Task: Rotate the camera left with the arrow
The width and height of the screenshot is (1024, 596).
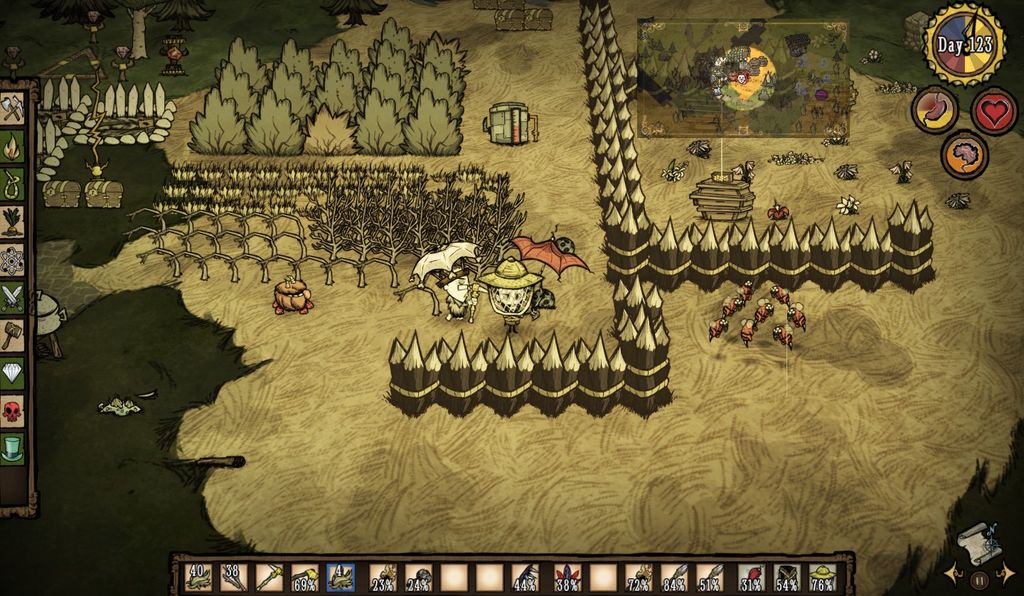Action: pyautogui.click(x=951, y=574)
